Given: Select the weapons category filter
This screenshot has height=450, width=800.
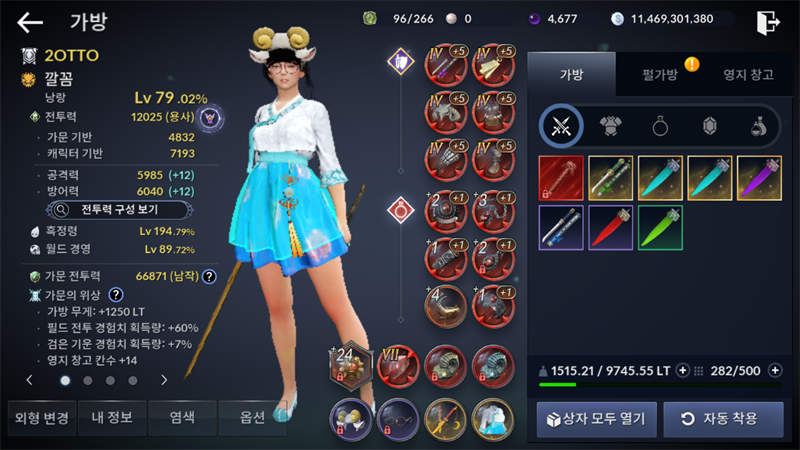Looking at the screenshot, I should click(560, 126).
